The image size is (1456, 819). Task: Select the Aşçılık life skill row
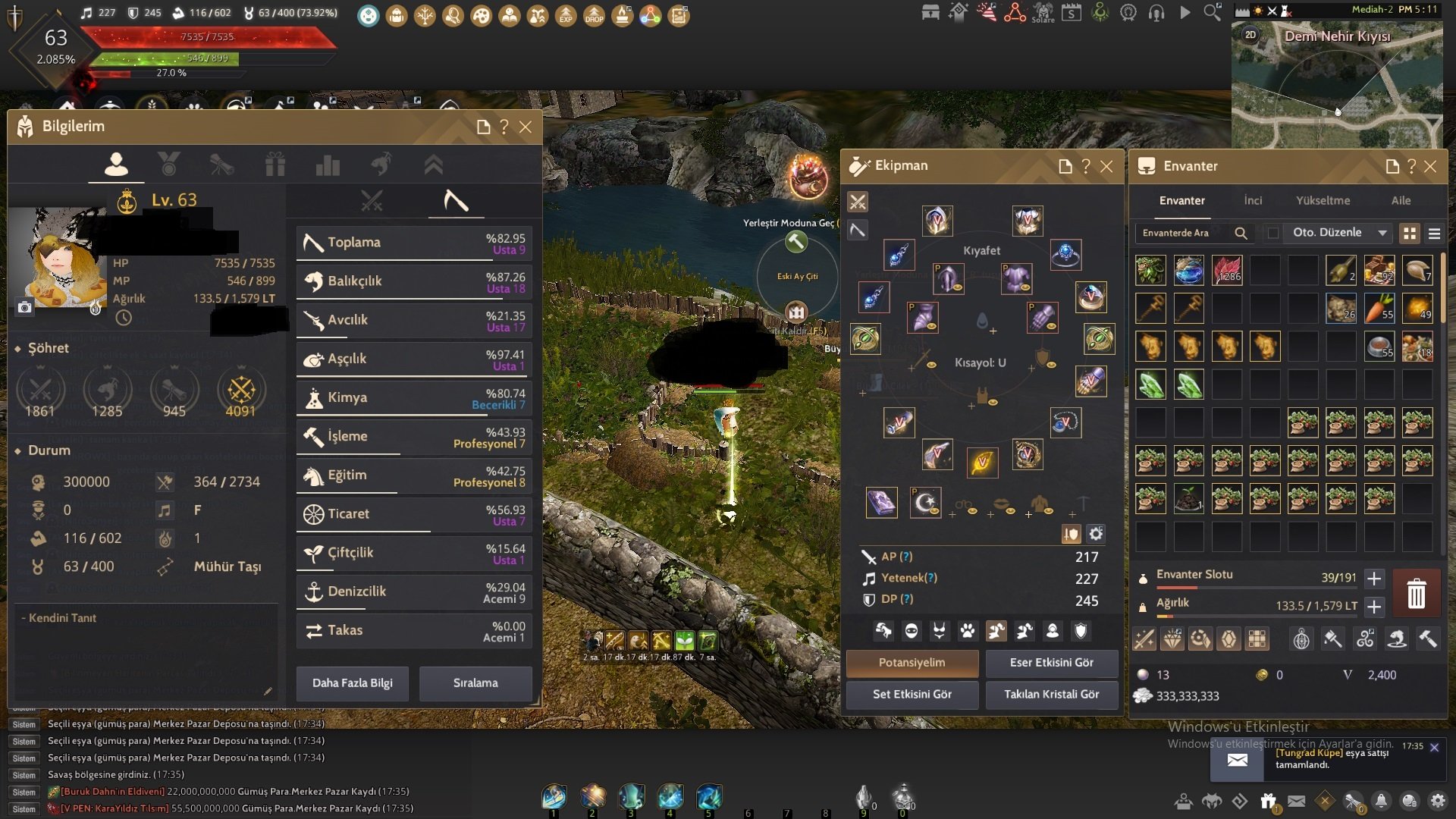414,359
